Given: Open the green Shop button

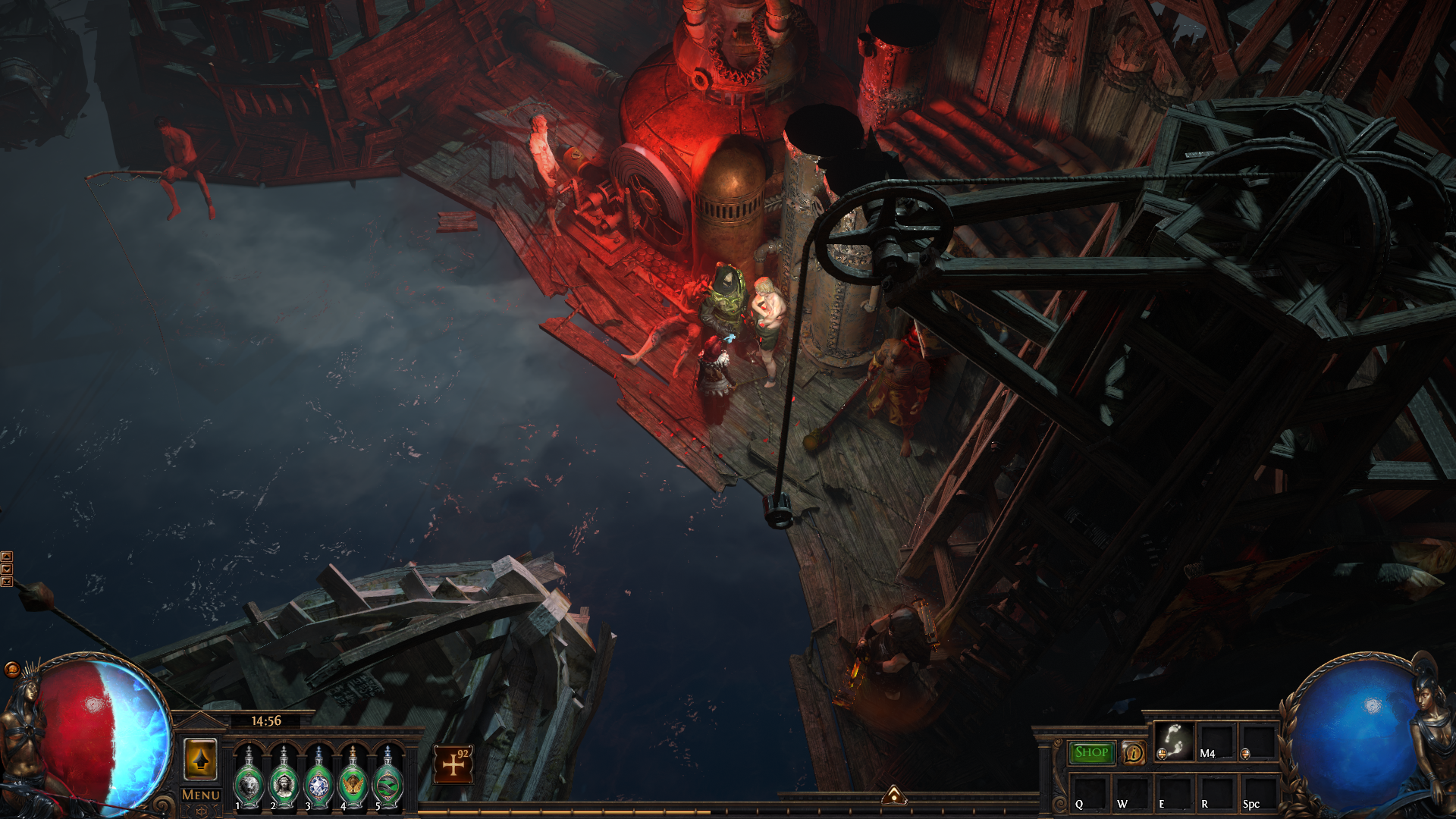Looking at the screenshot, I should [x=1091, y=752].
